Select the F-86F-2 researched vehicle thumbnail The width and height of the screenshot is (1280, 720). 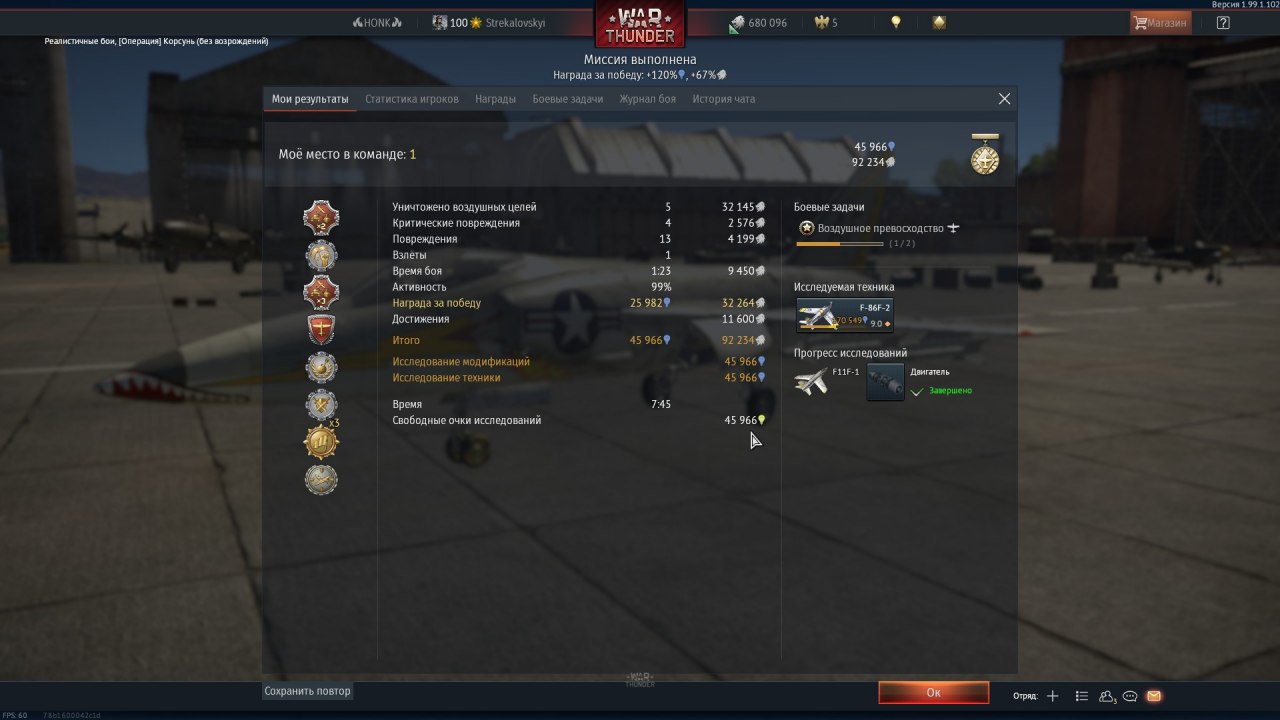[844, 315]
